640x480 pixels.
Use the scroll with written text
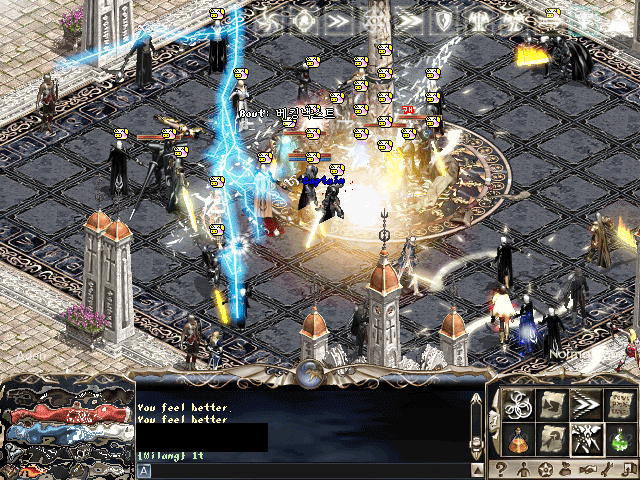619,403
